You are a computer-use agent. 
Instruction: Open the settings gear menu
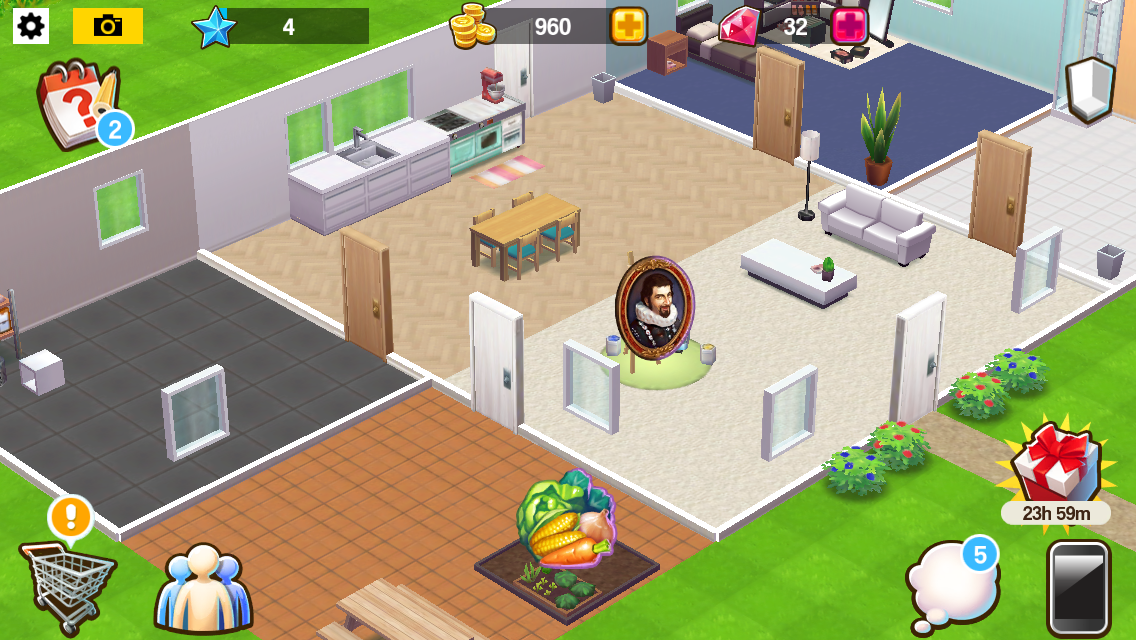tap(31, 26)
